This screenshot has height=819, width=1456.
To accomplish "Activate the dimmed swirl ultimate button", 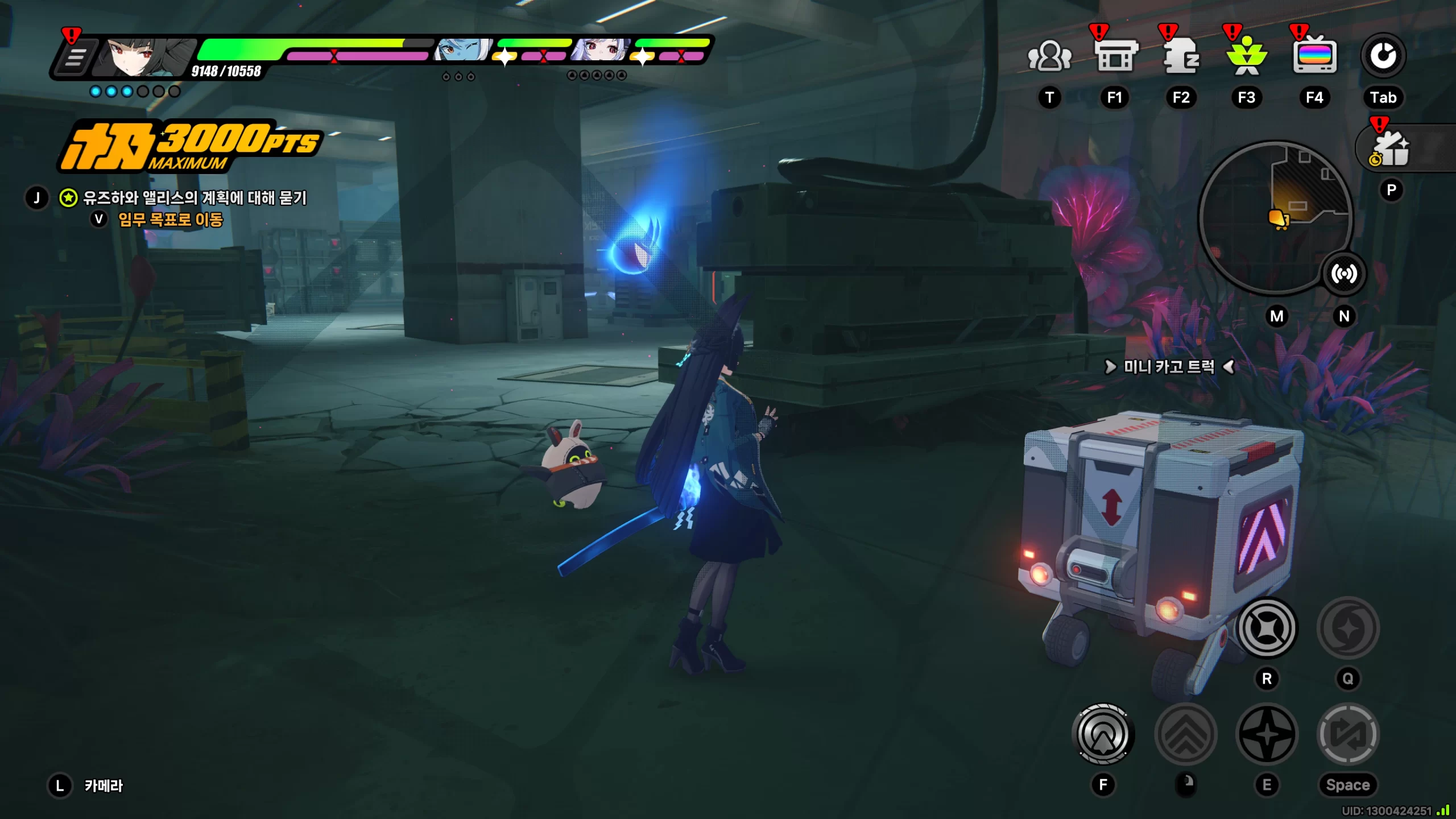I will coord(1348,628).
